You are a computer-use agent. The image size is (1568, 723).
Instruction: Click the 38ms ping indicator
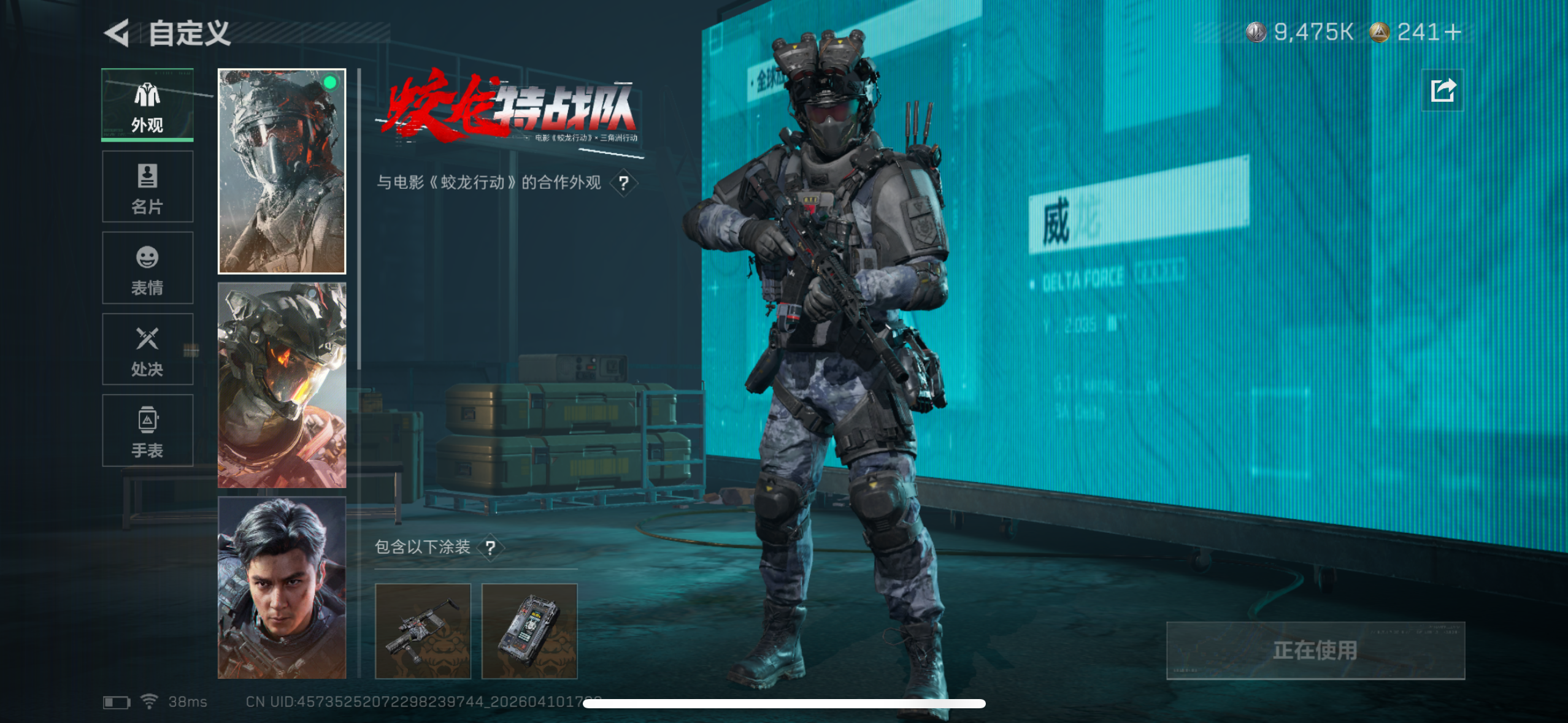click(x=187, y=702)
